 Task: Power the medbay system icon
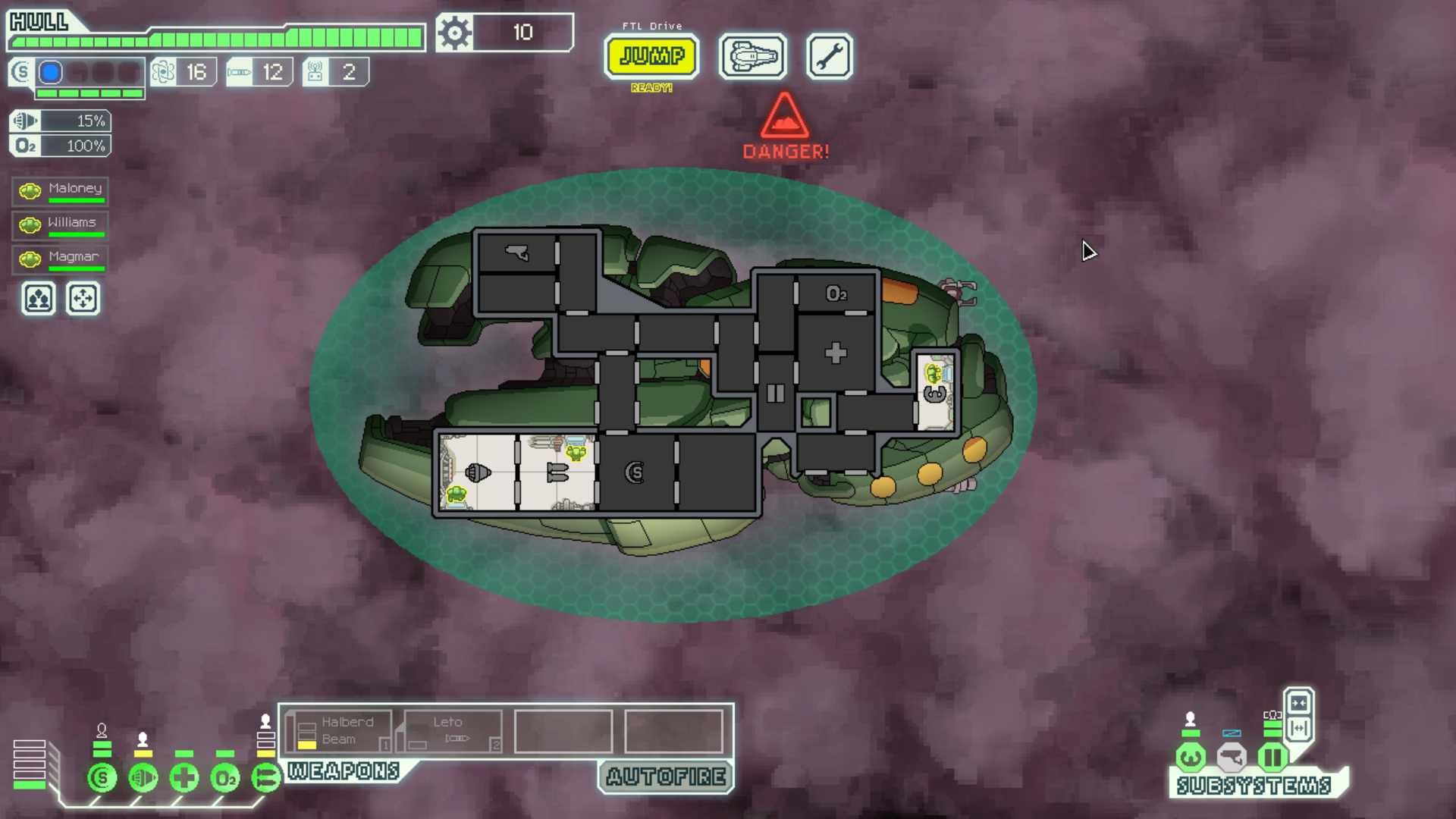point(184,777)
